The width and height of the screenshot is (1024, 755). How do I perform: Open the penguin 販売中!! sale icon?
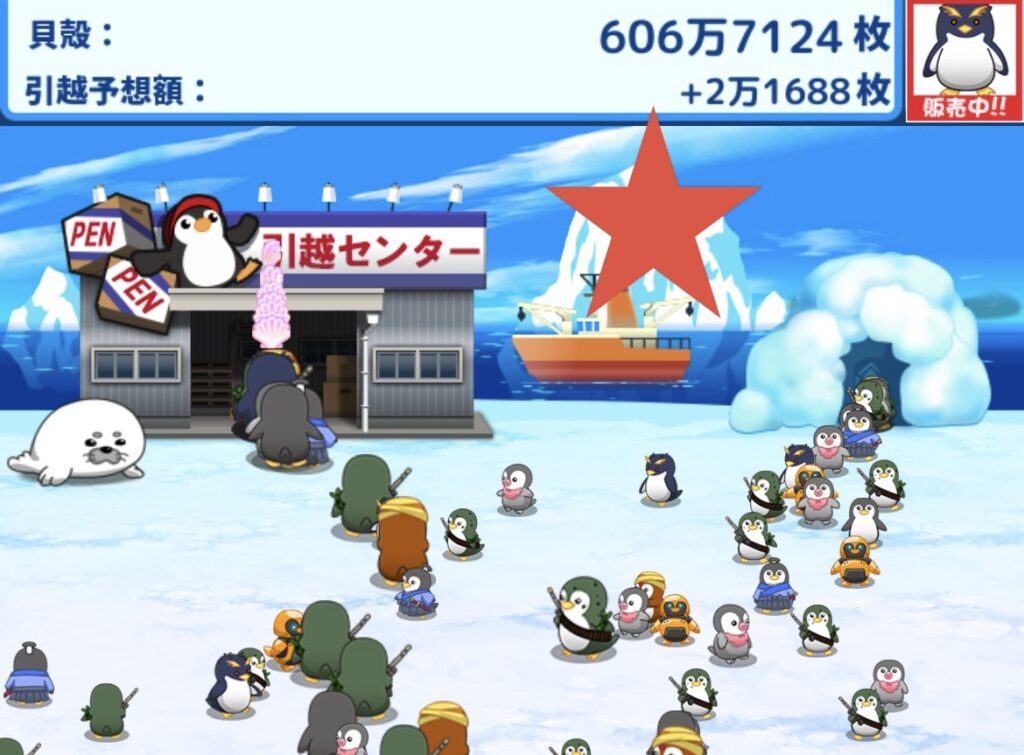click(x=964, y=60)
